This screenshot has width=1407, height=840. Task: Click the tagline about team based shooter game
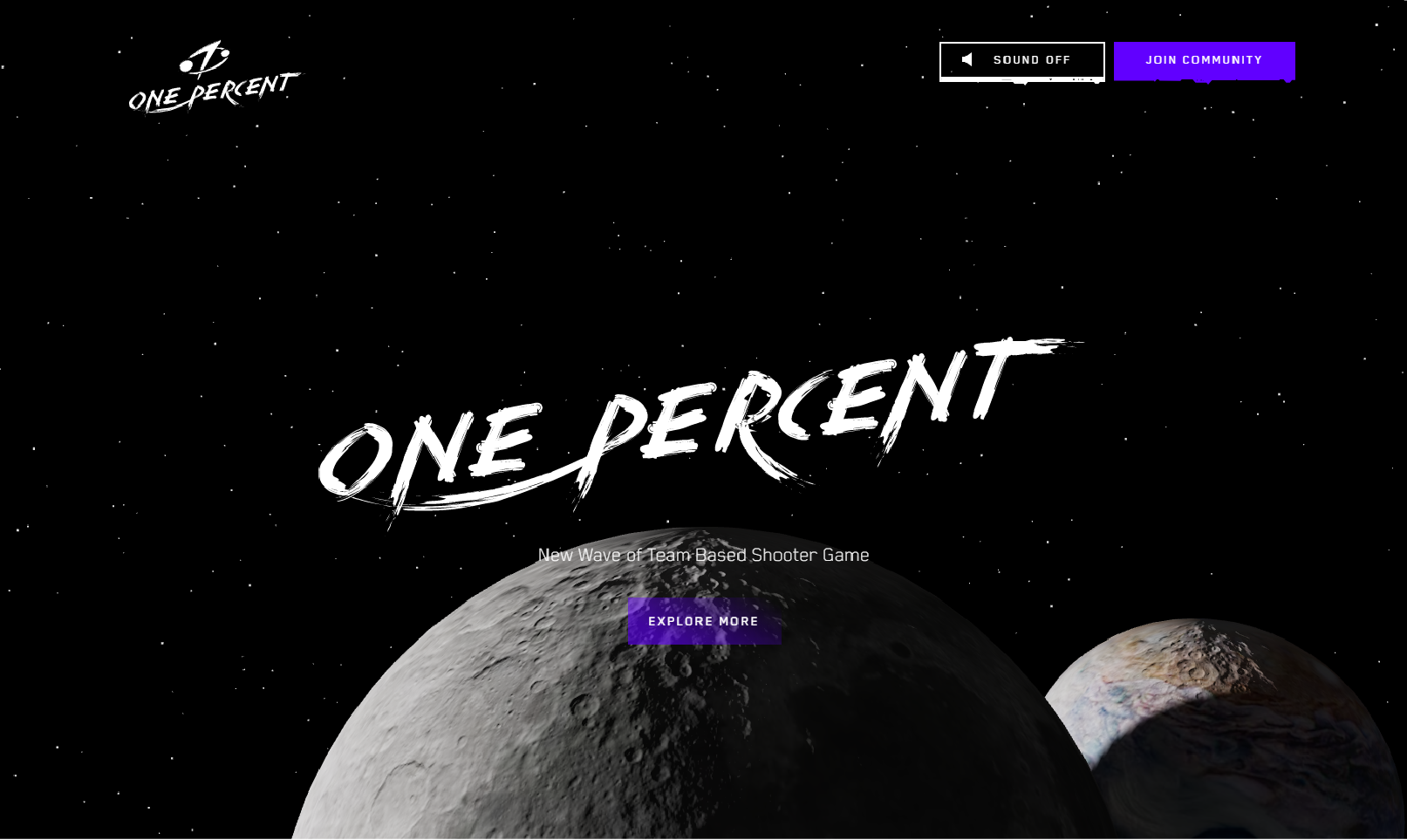tap(703, 555)
